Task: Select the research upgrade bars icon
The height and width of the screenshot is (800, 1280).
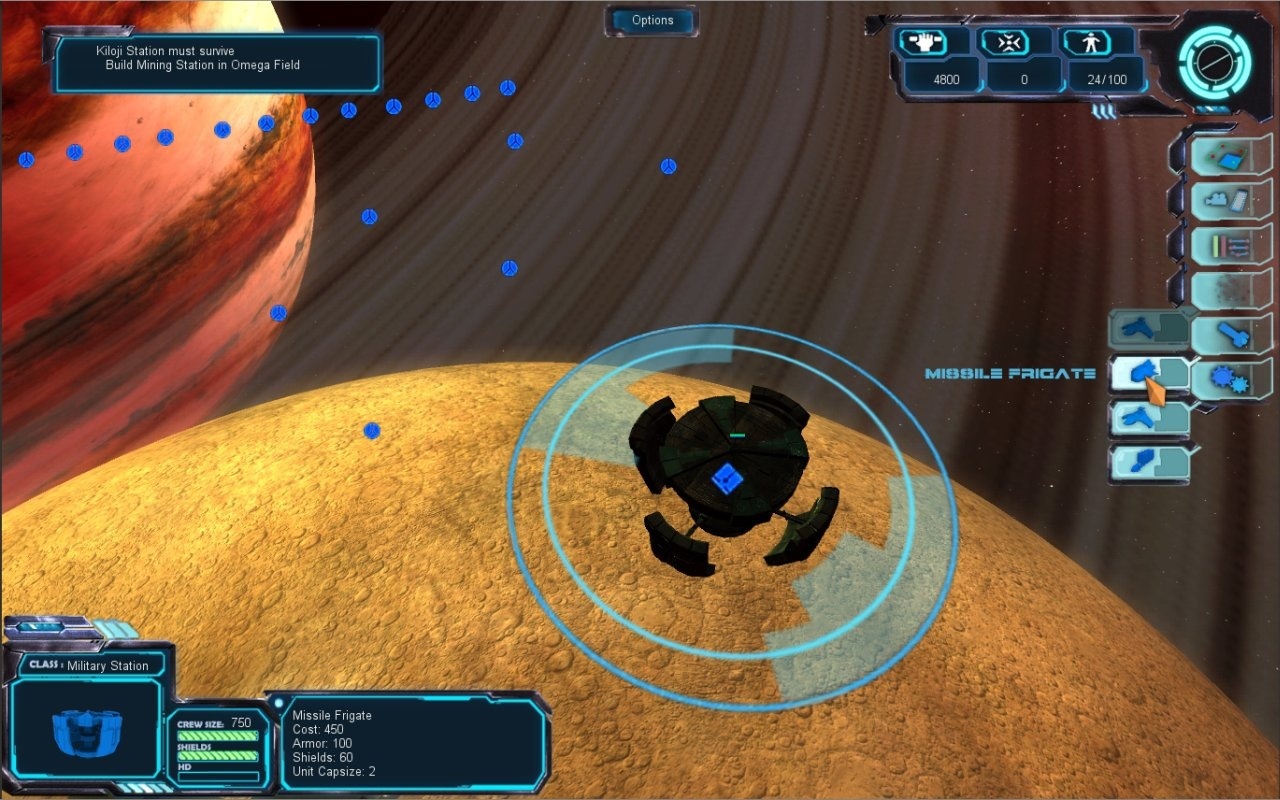Action: point(1231,243)
